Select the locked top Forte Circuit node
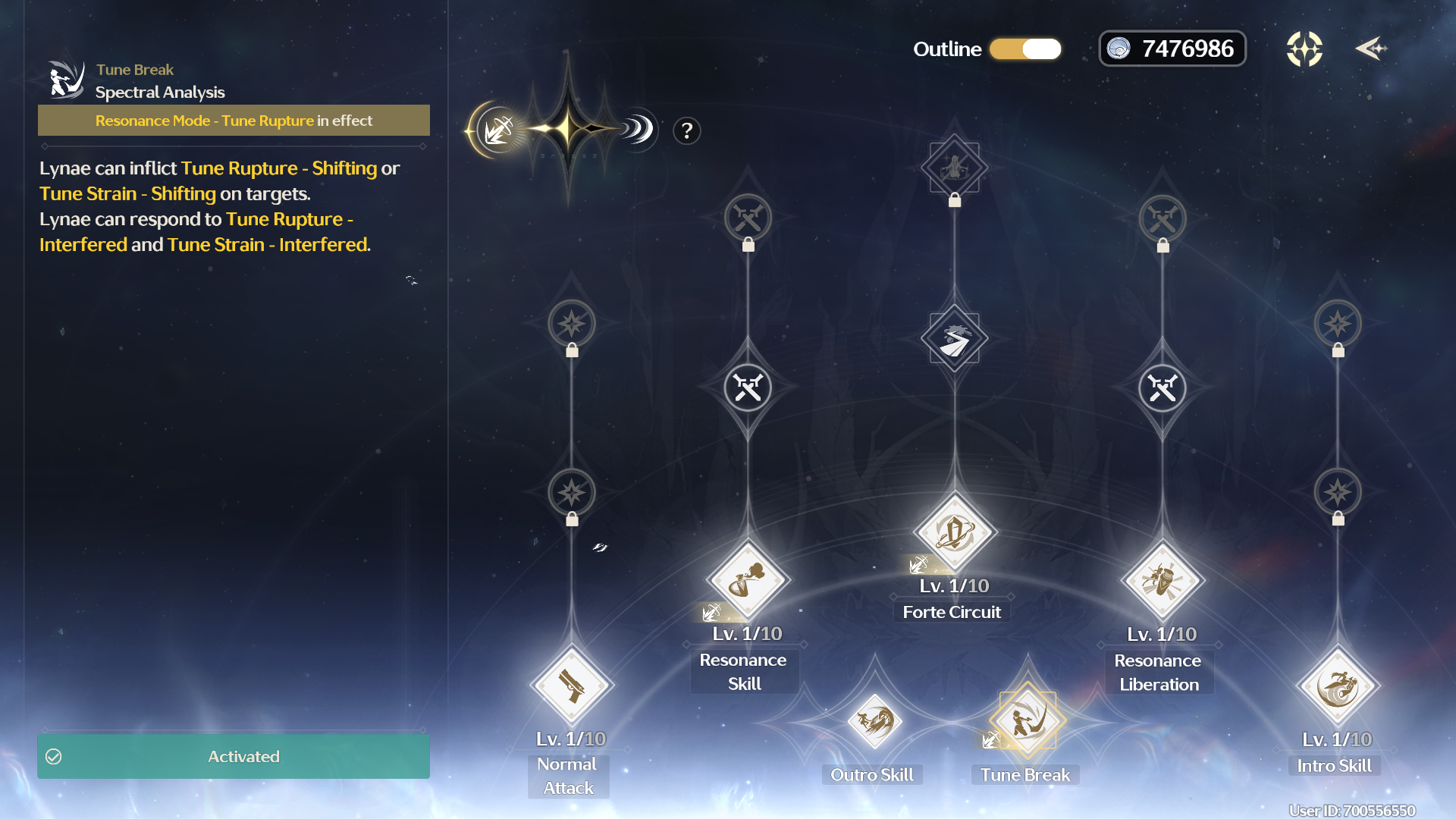 pos(954,167)
